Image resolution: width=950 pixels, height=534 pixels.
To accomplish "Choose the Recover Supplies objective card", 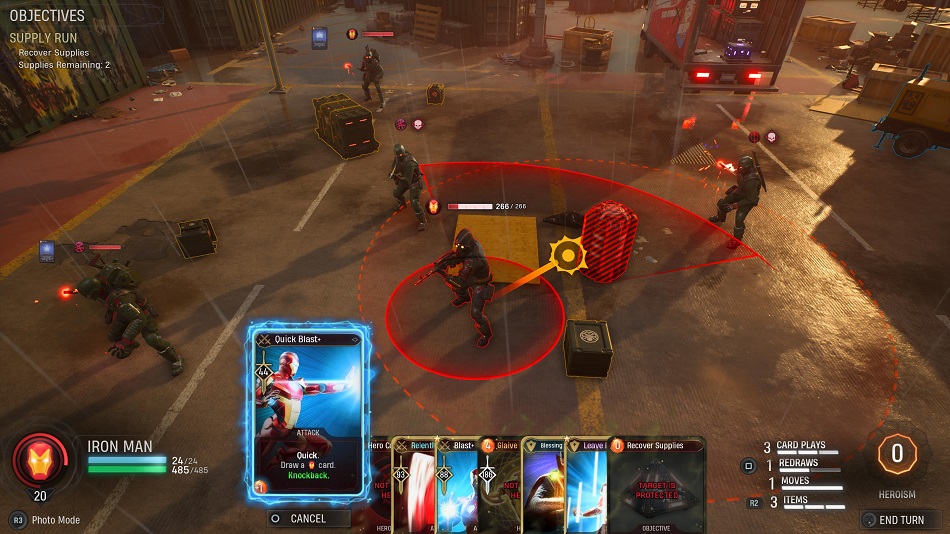I will point(656,485).
